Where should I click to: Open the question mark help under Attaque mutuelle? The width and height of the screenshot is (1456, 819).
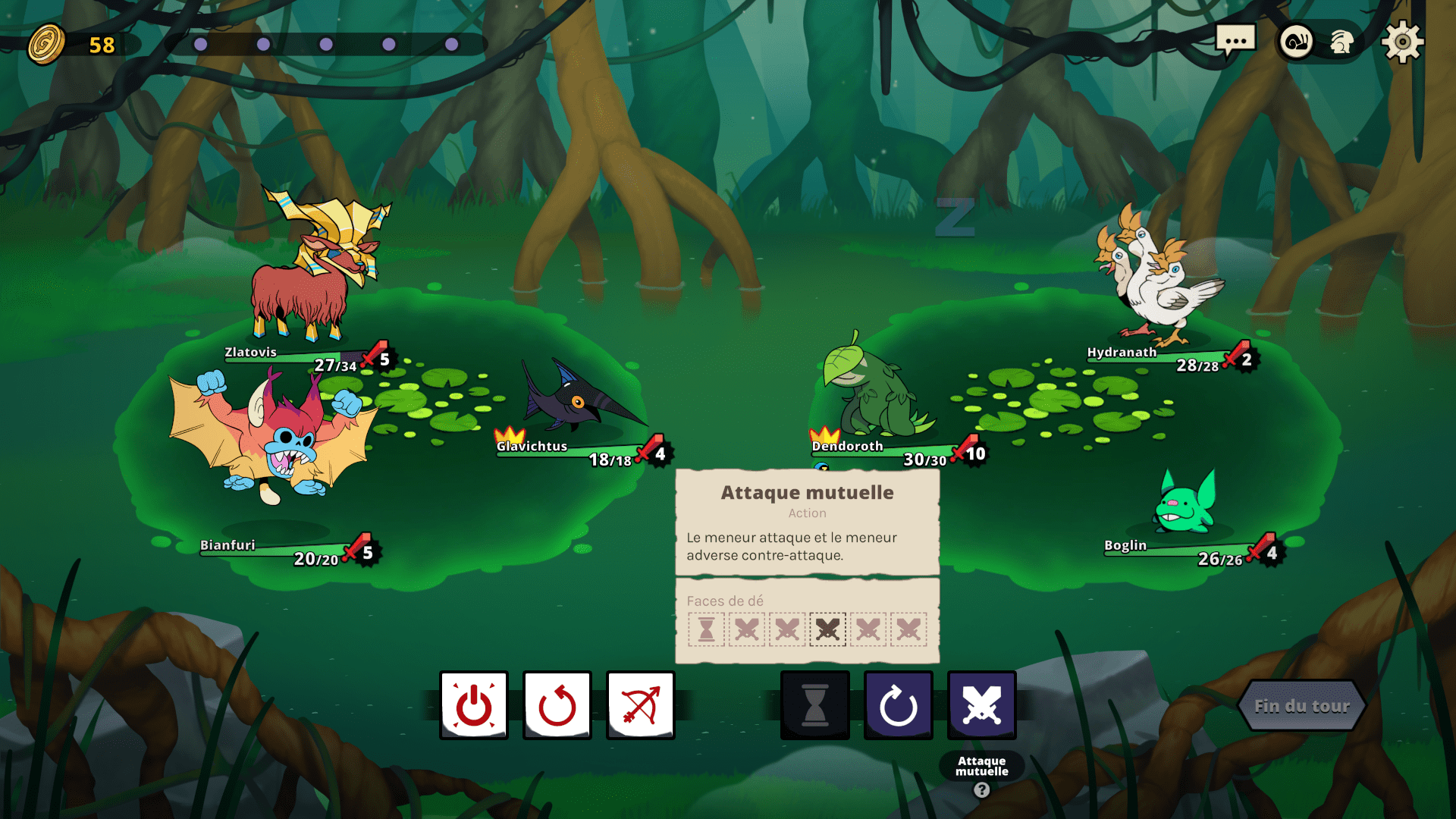coord(982,790)
